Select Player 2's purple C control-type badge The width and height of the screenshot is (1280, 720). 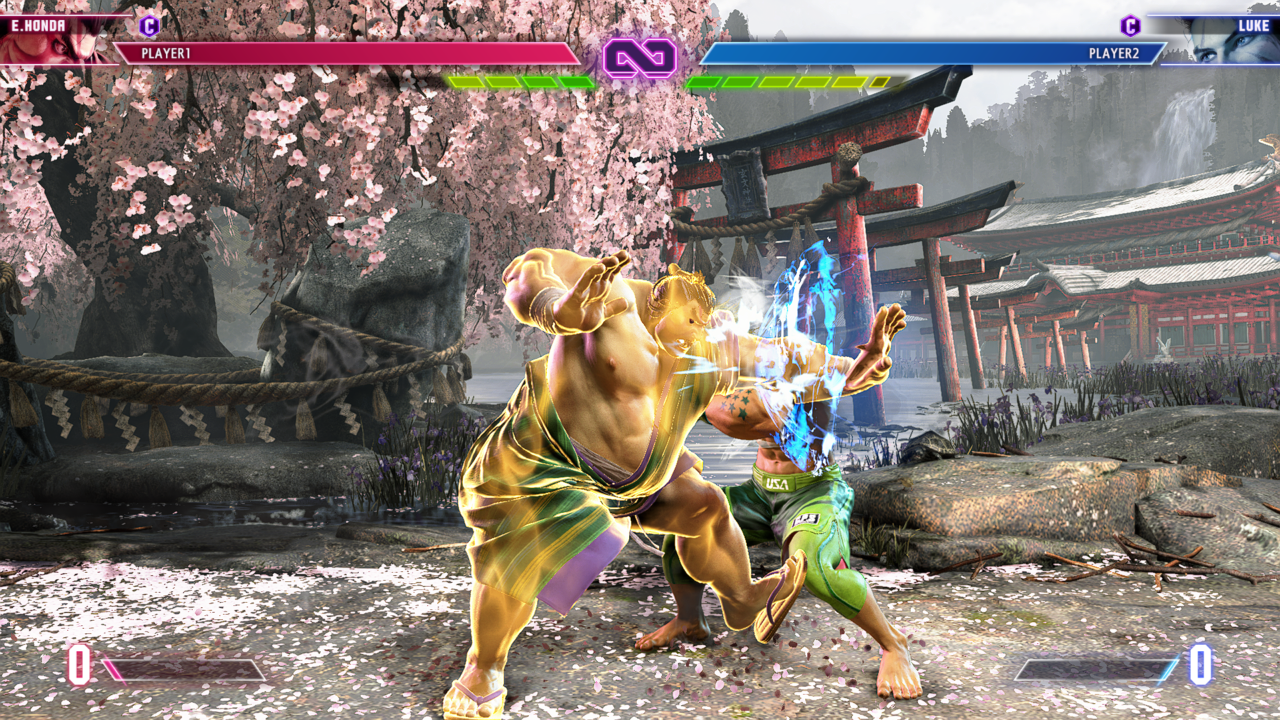pyautogui.click(x=1130, y=26)
